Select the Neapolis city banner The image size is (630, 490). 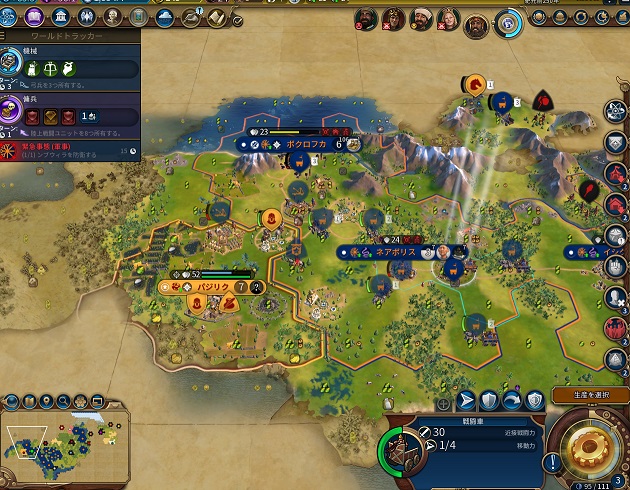pos(393,252)
